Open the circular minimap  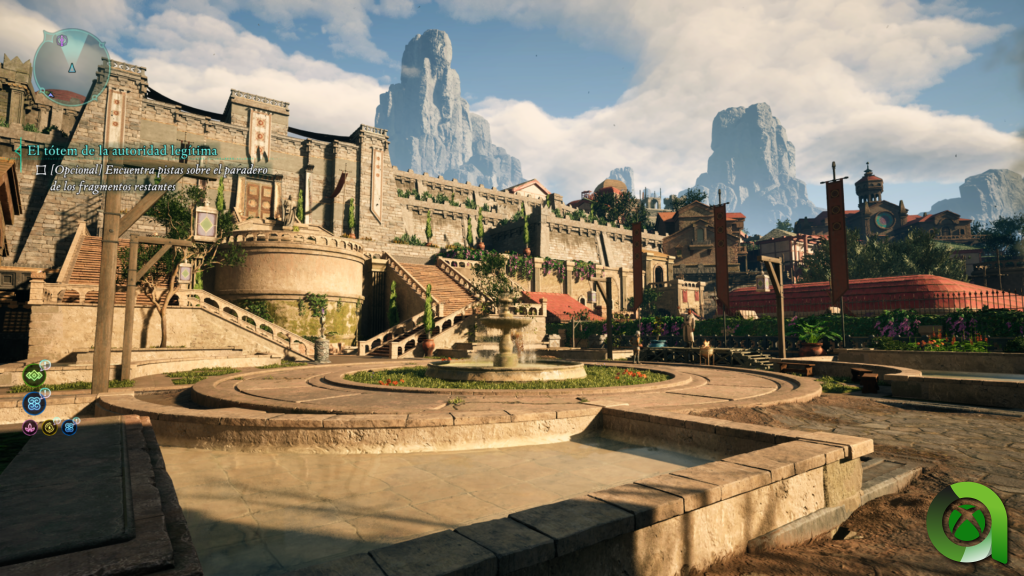[70, 66]
